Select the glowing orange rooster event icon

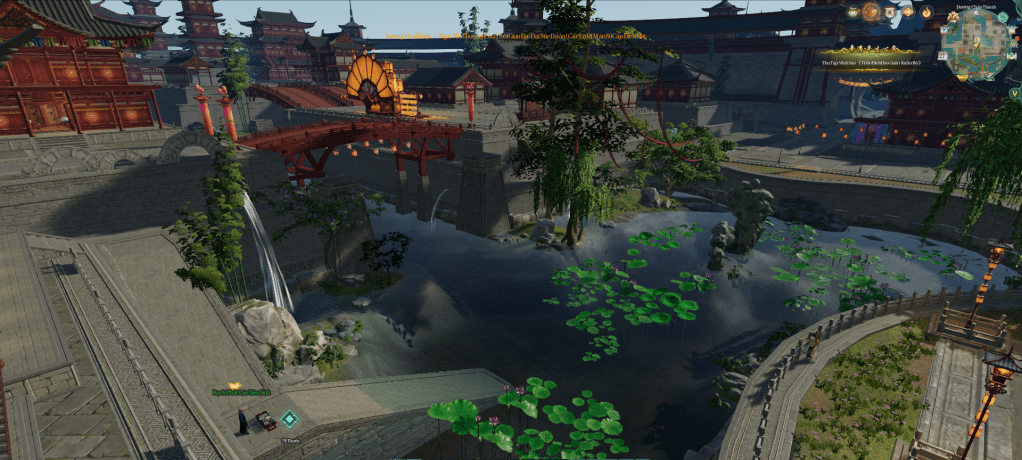[x=871, y=11]
